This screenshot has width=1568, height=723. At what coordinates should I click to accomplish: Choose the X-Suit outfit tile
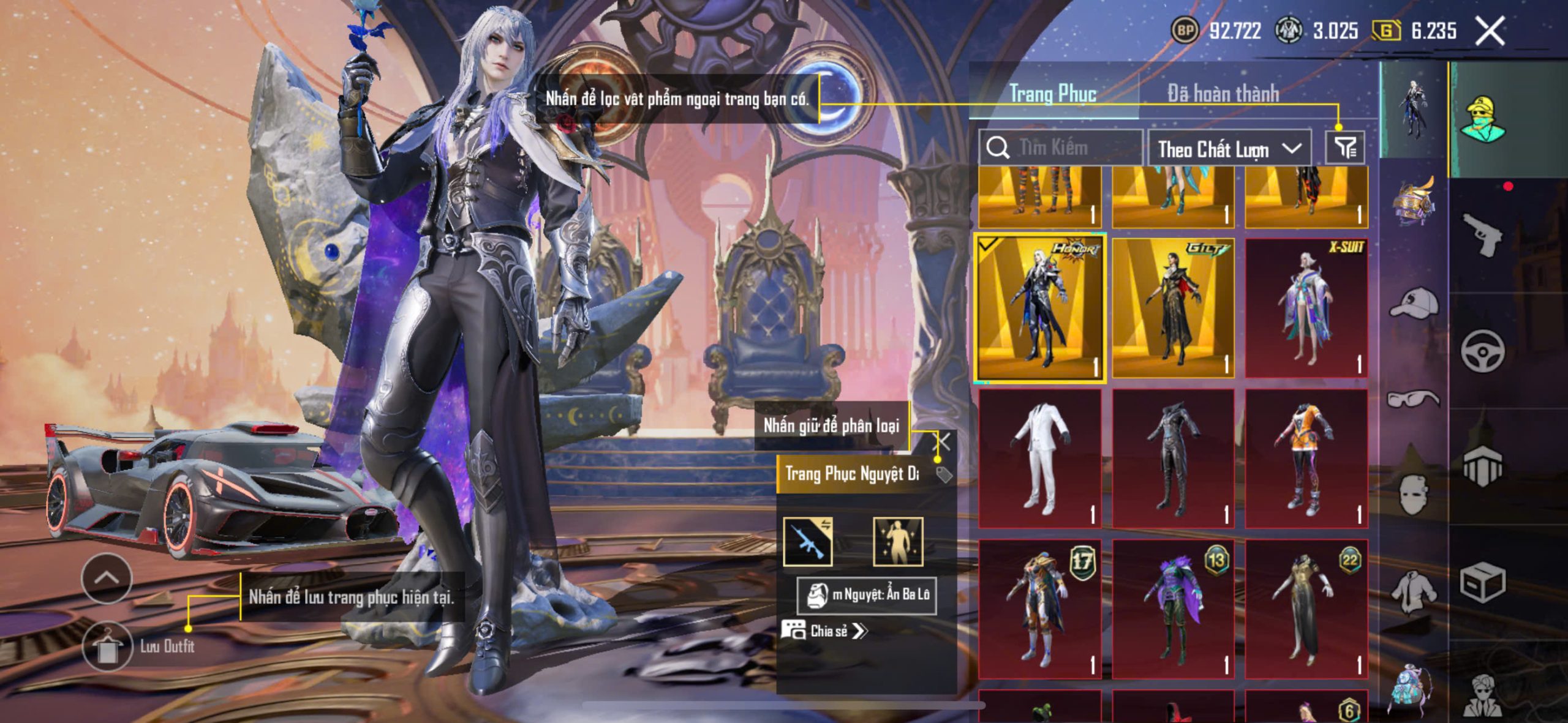click(1306, 309)
